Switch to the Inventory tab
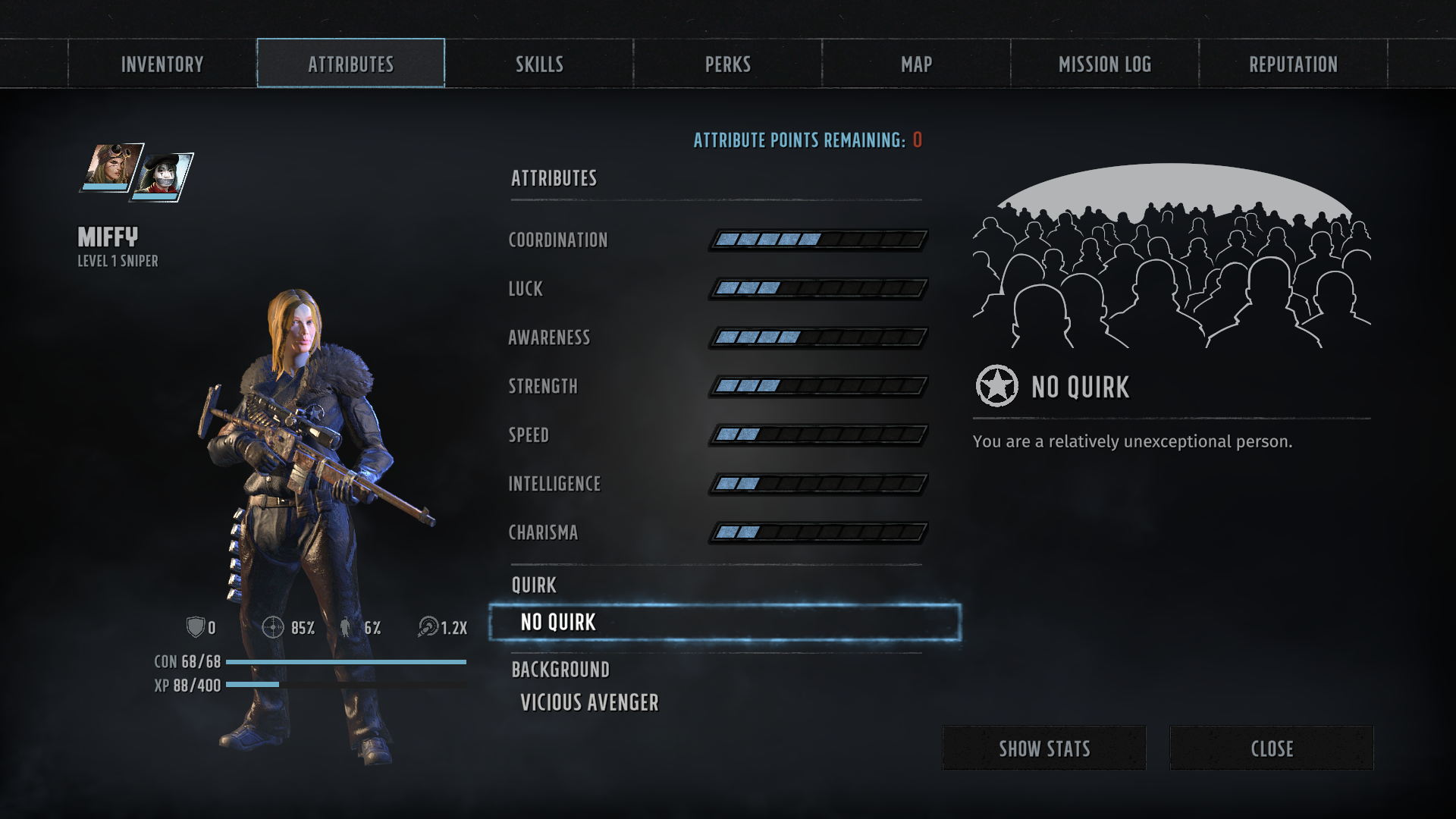Image resolution: width=1456 pixels, height=819 pixels. coord(162,64)
